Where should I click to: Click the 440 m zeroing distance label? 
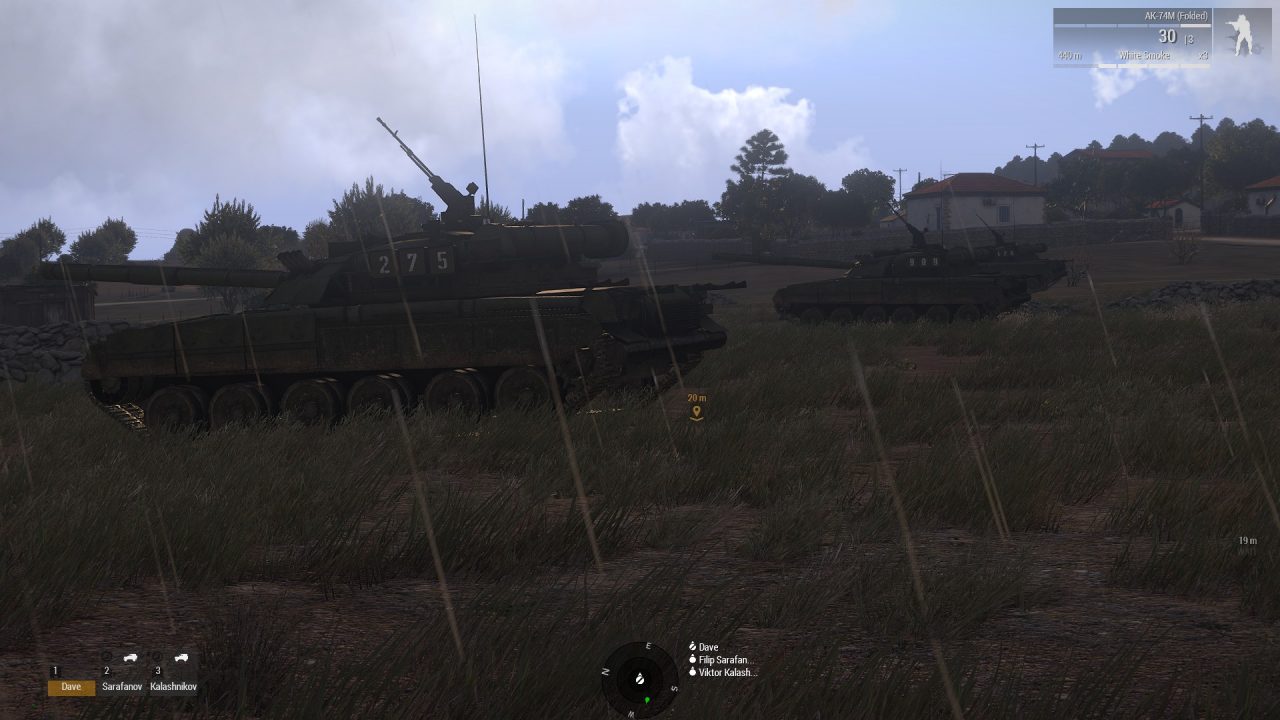click(x=1071, y=55)
